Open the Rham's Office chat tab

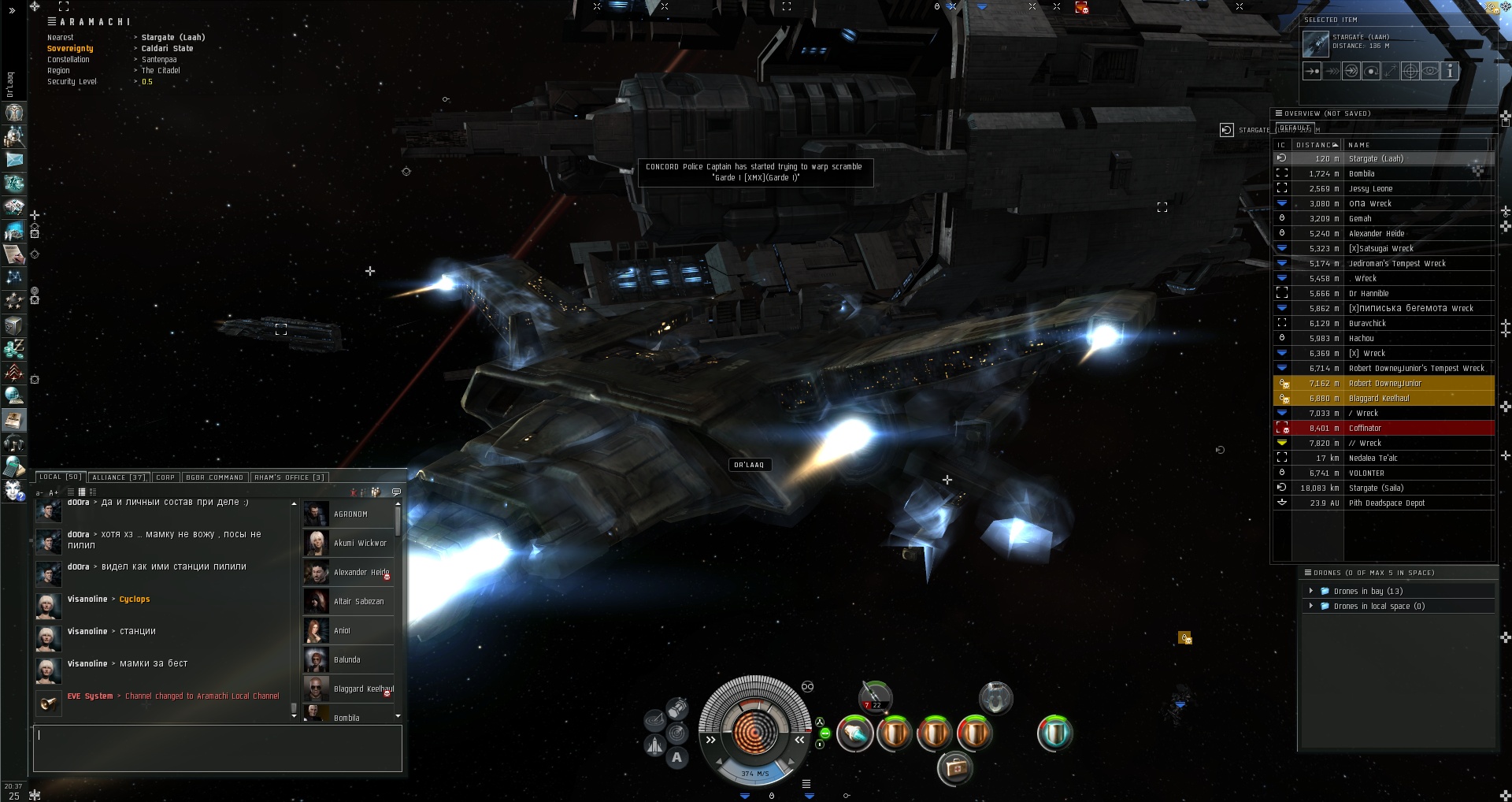[289, 477]
